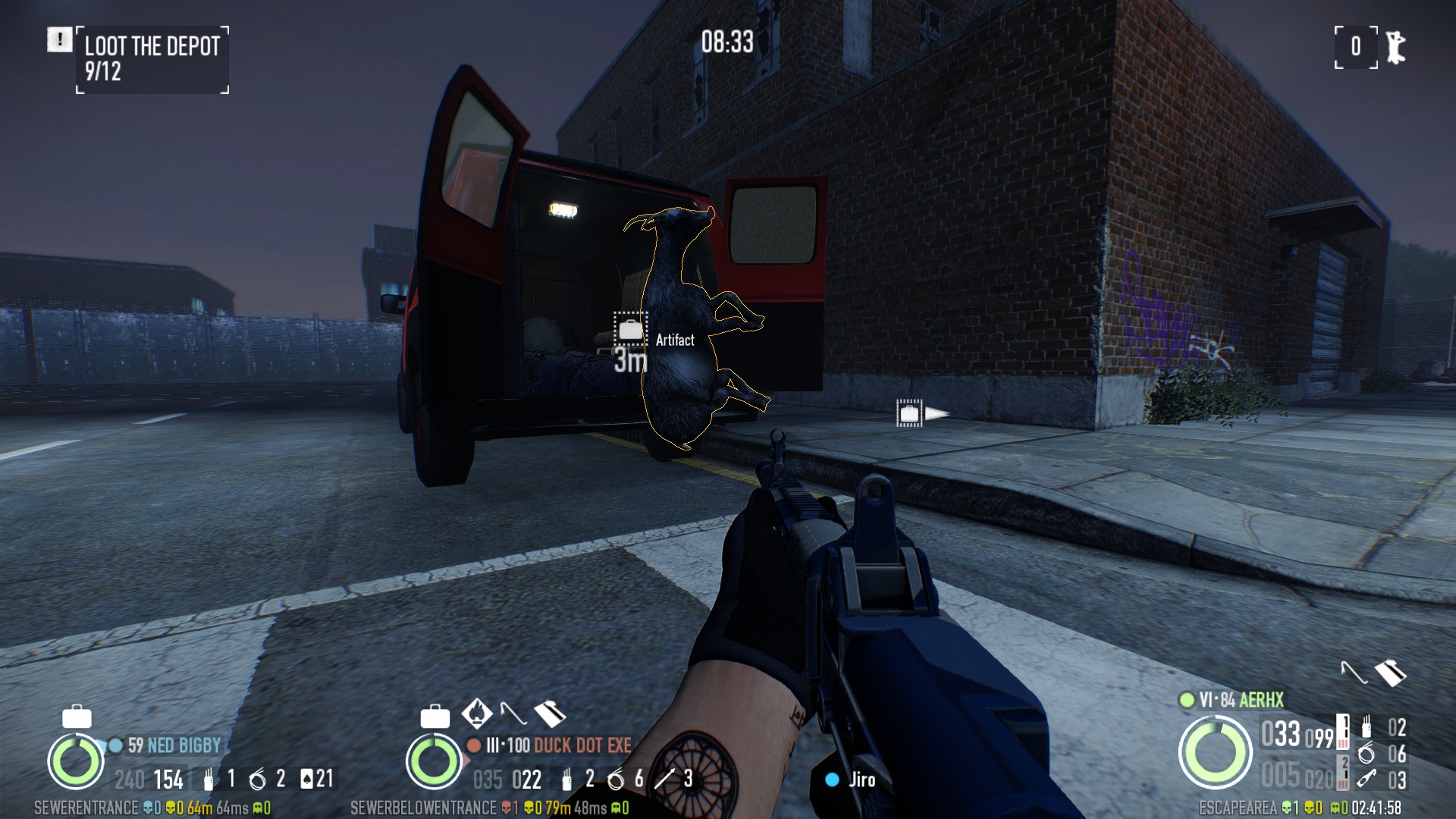1456x819 pixels.
Task: Click the bag icon above Duck Dot Exe
Action: tap(435, 716)
